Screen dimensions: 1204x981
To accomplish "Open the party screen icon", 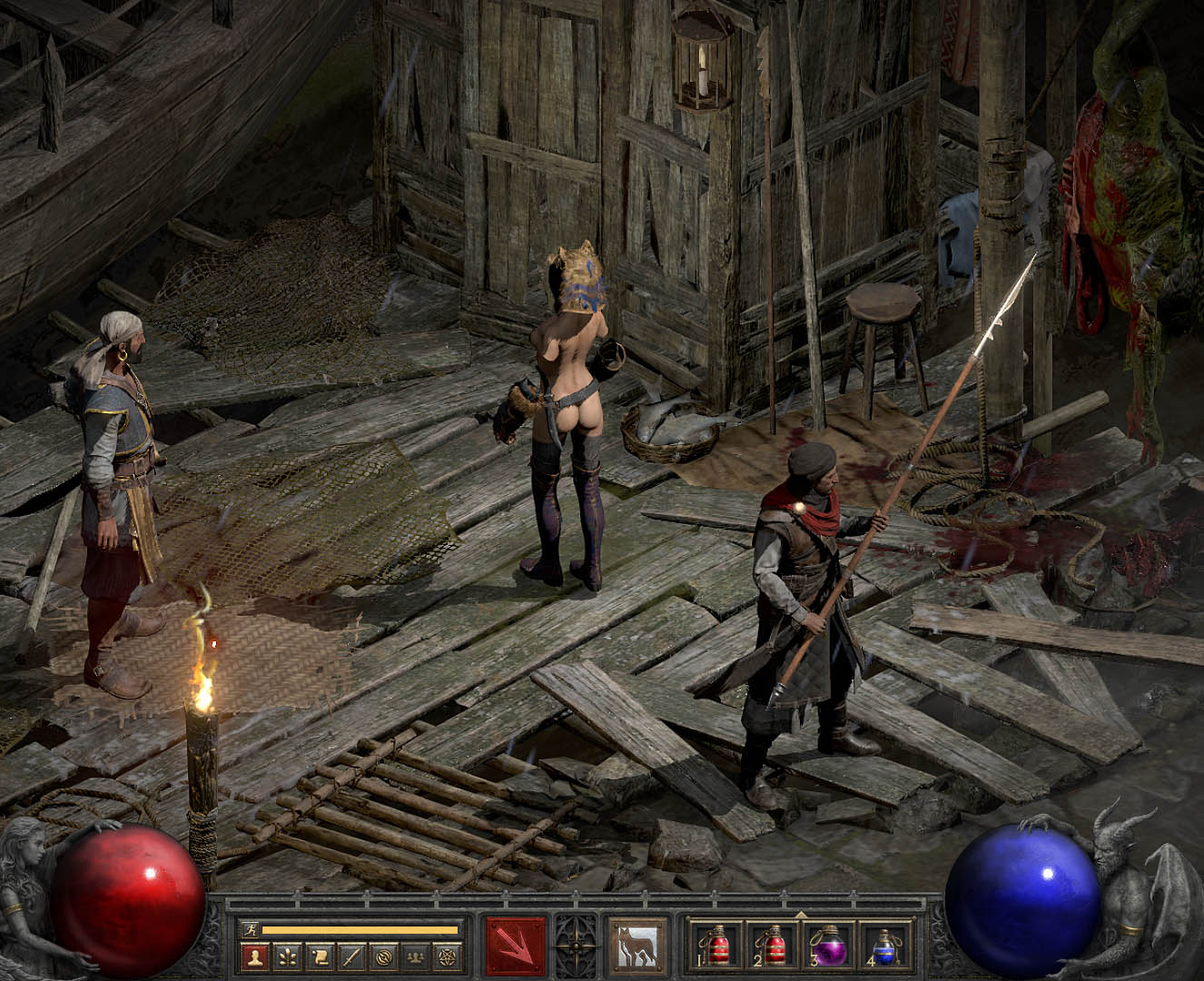I will pyautogui.click(x=417, y=956).
